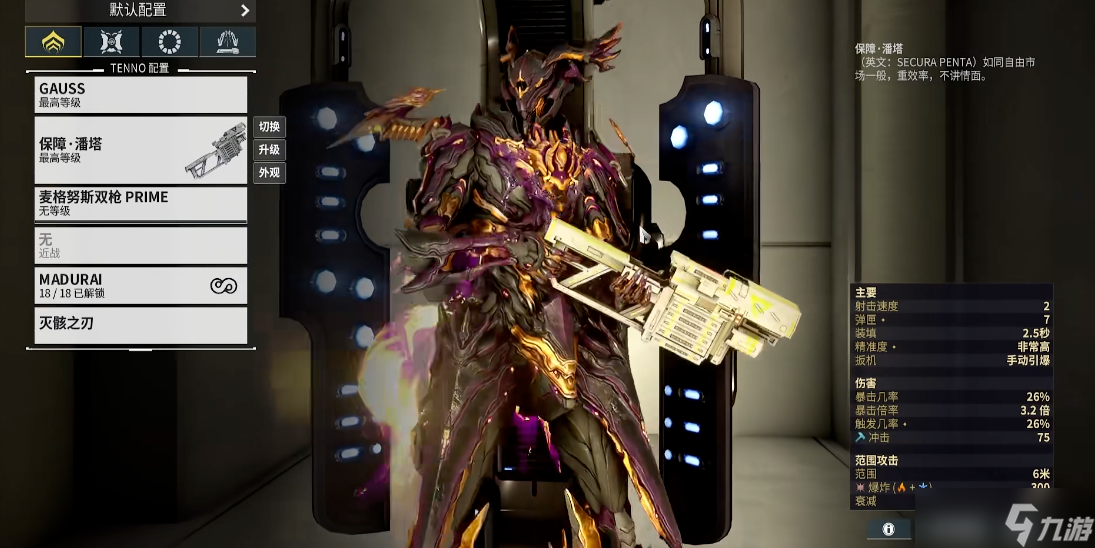This screenshot has width=1095, height=548.
Task: Click the 升级 upgrade button
Action: pos(269,150)
